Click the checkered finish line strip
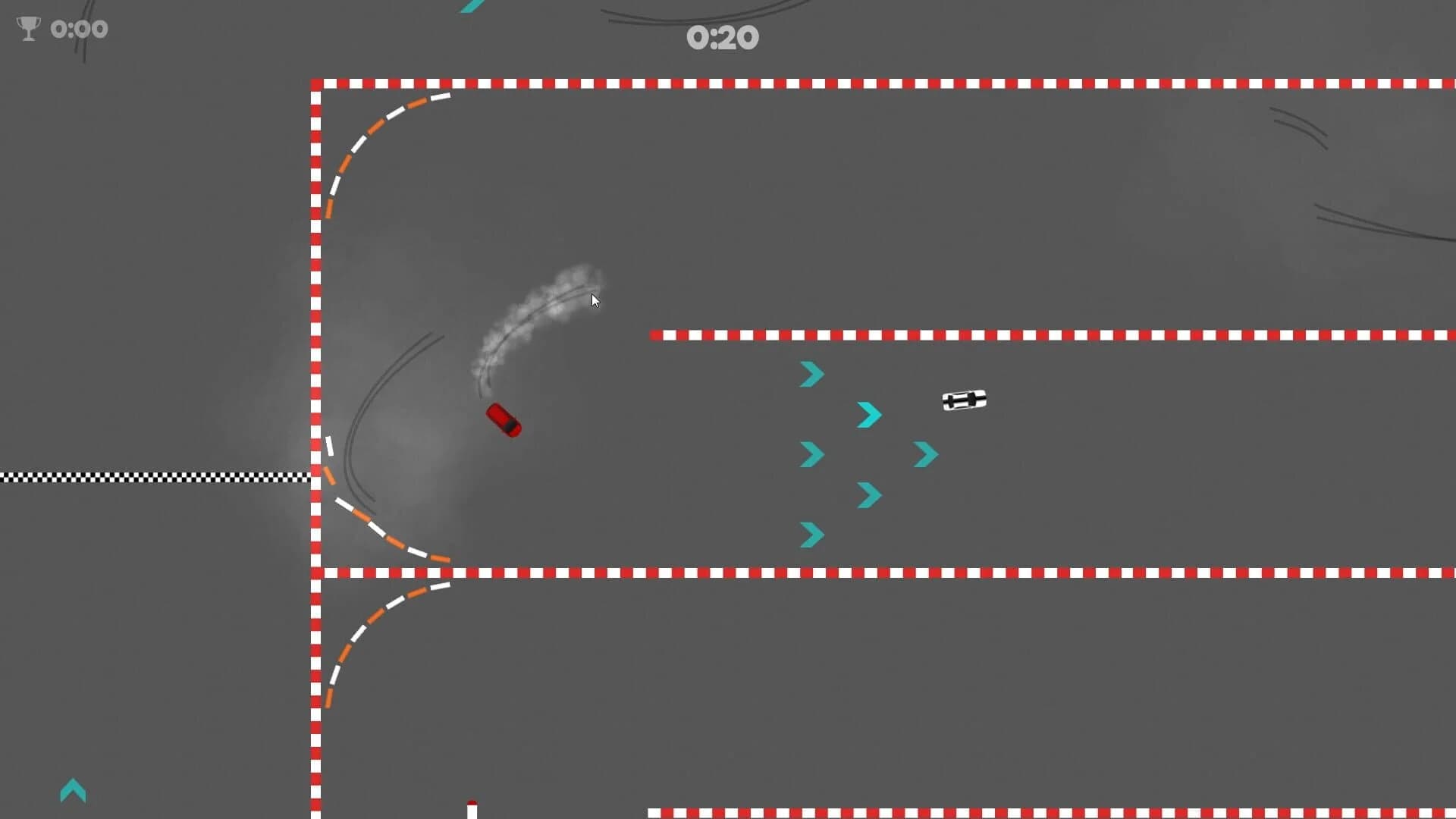The image size is (1456, 819). pos(152,475)
